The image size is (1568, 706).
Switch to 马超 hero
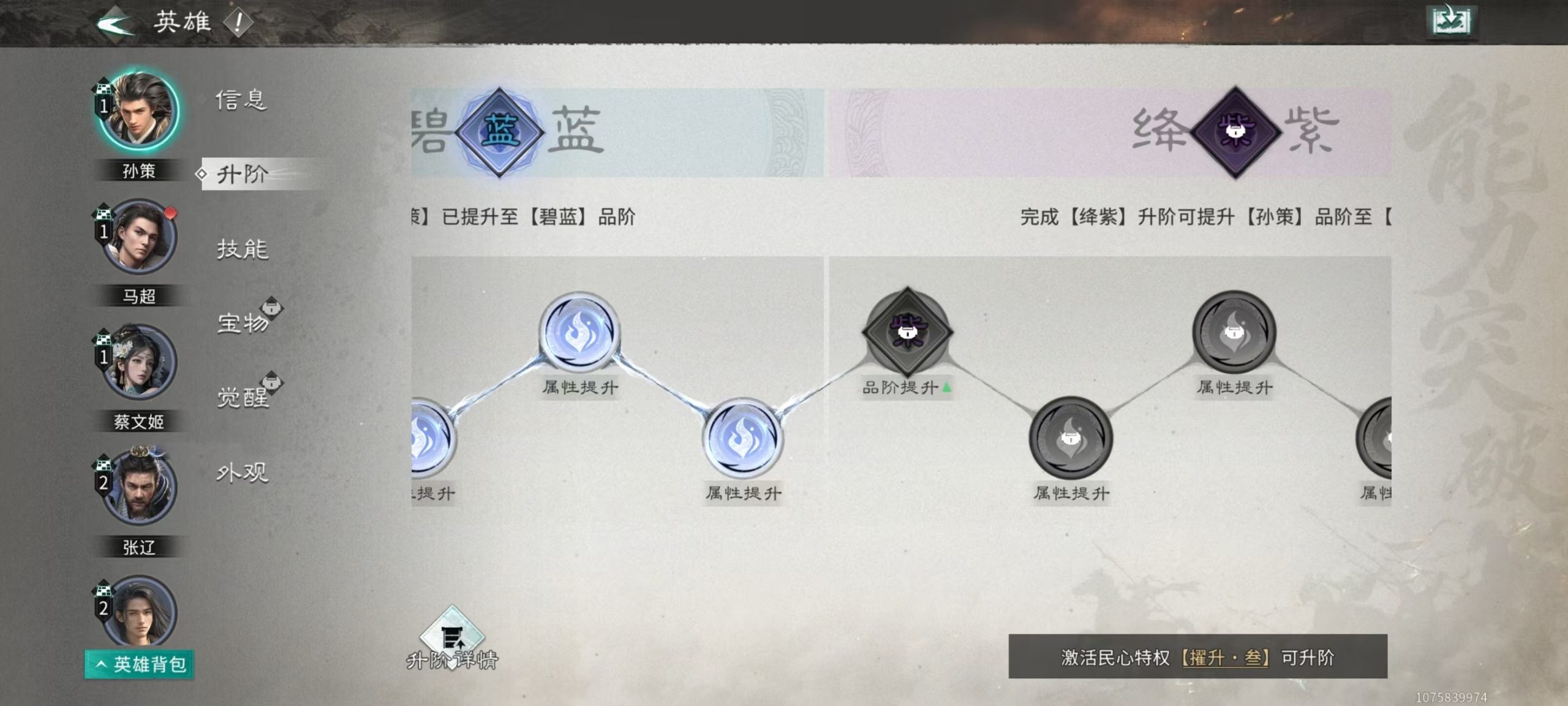pyautogui.click(x=136, y=239)
